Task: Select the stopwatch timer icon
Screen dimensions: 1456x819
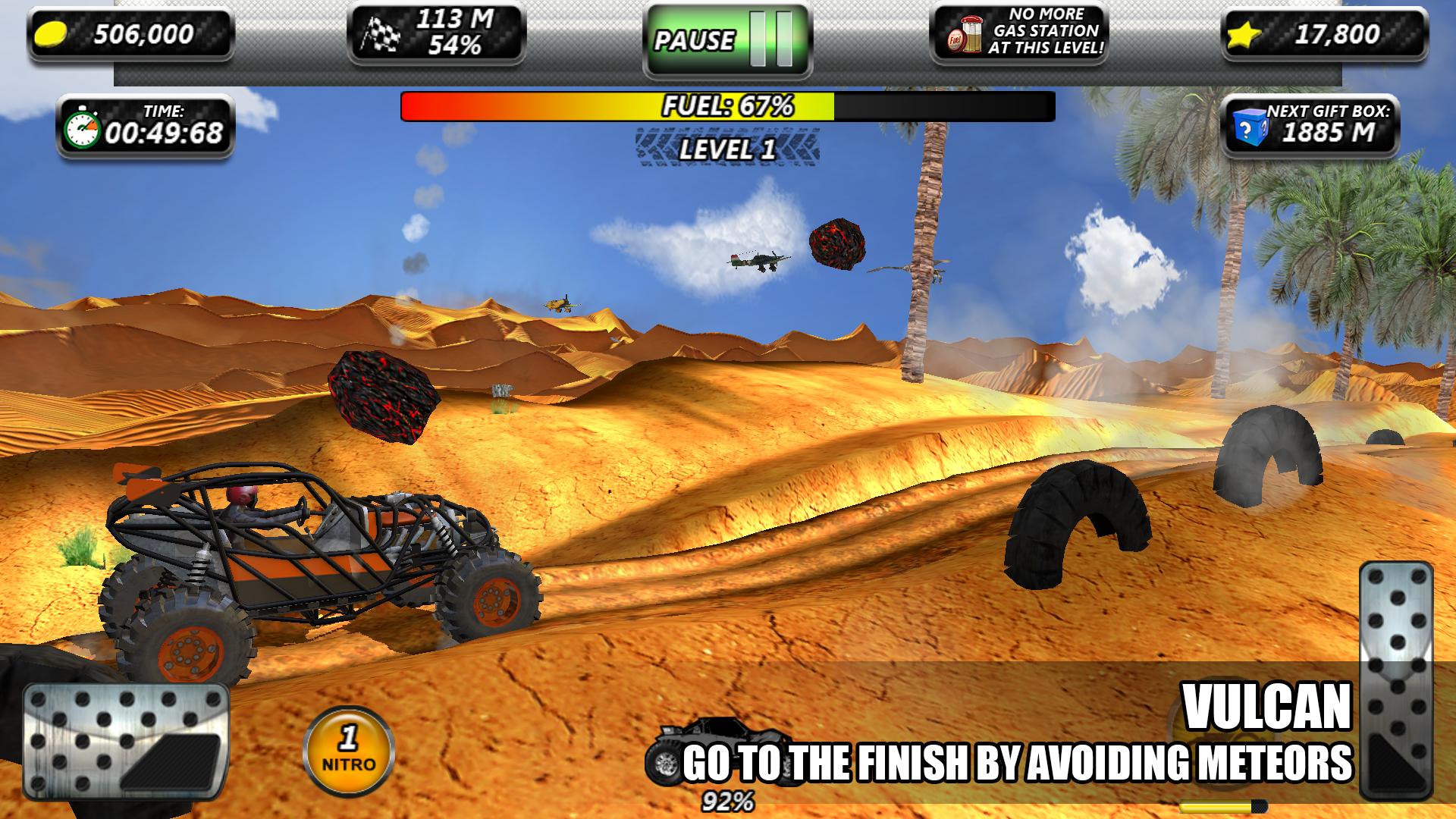Action: tap(83, 129)
